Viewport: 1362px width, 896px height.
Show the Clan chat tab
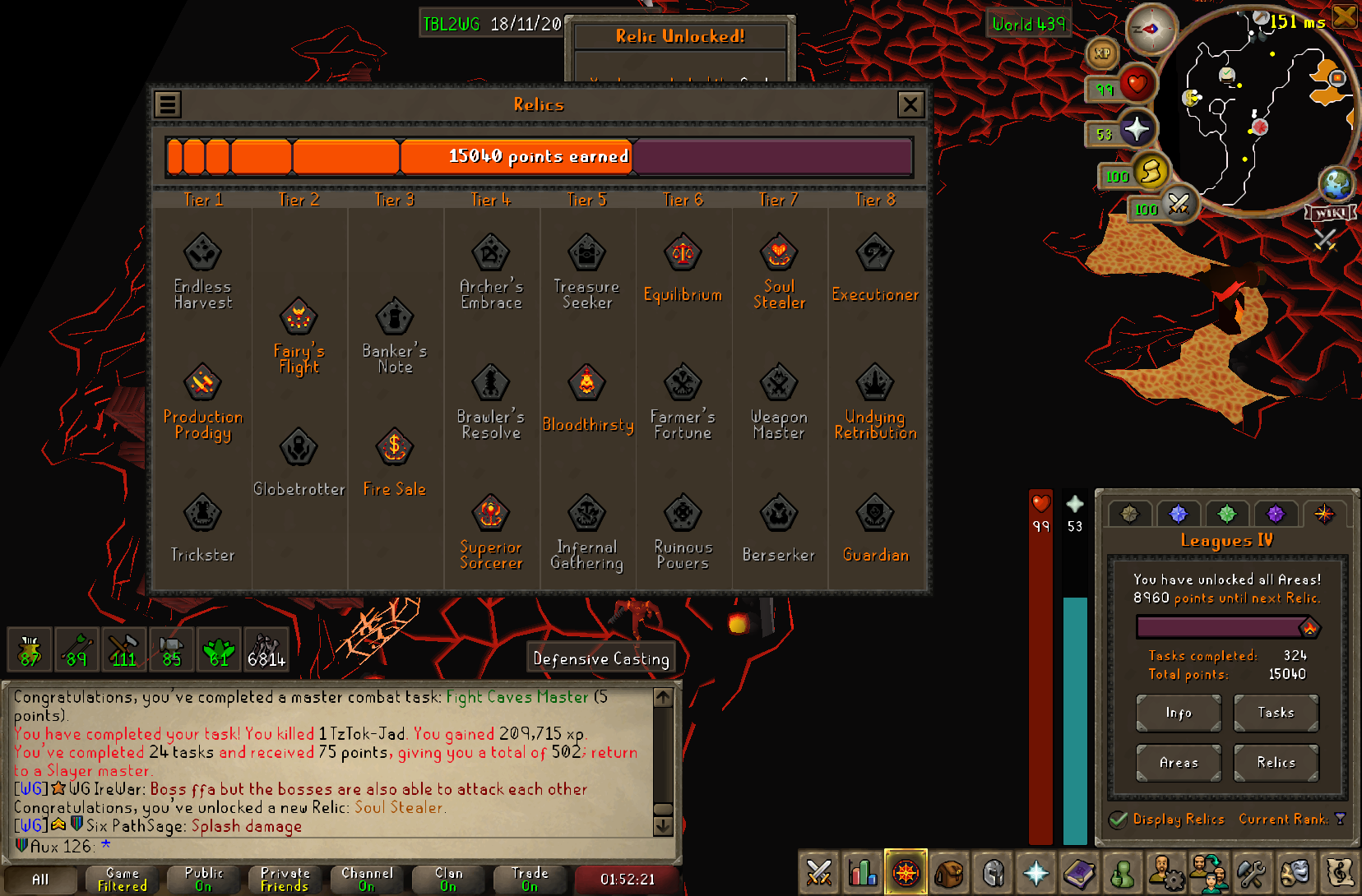[x=448, y=879]
